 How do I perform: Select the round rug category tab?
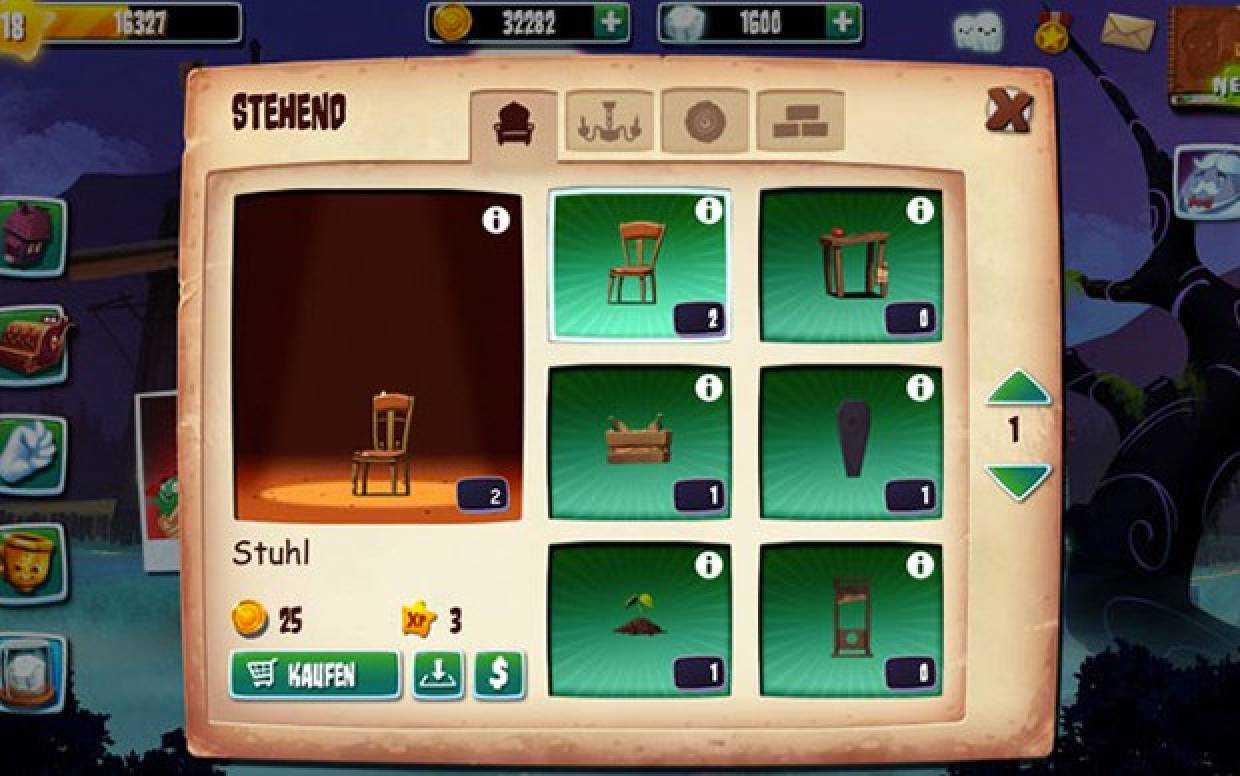click(x=704, y=122)
